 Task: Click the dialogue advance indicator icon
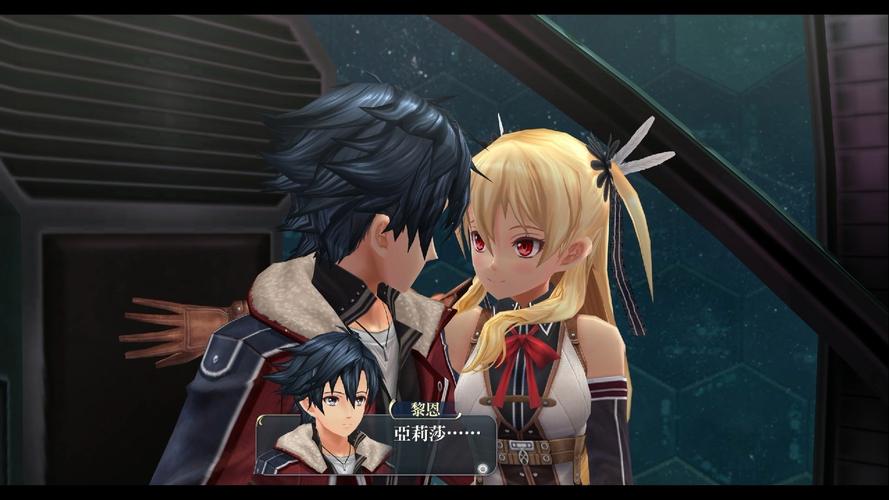coord(482,467)
